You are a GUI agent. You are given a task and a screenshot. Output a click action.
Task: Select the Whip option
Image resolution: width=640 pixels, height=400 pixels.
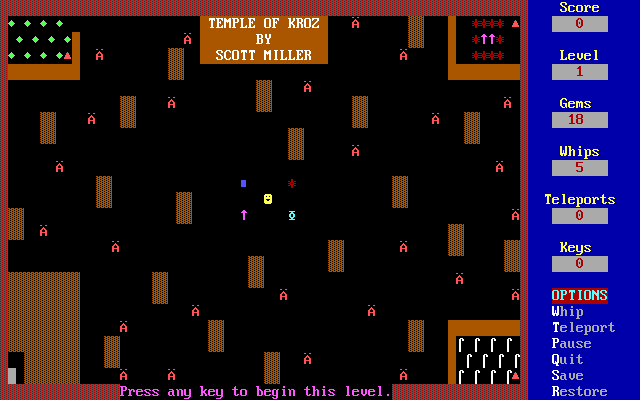tap(567, 312)
